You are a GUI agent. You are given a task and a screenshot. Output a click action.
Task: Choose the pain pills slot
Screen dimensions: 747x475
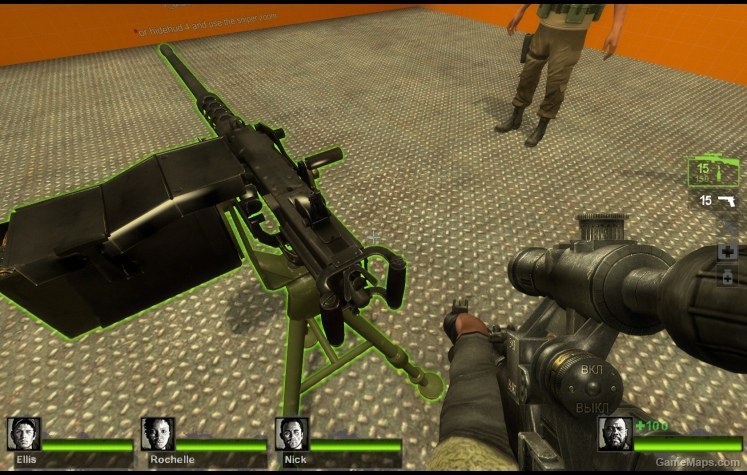(x=727, y=277)
